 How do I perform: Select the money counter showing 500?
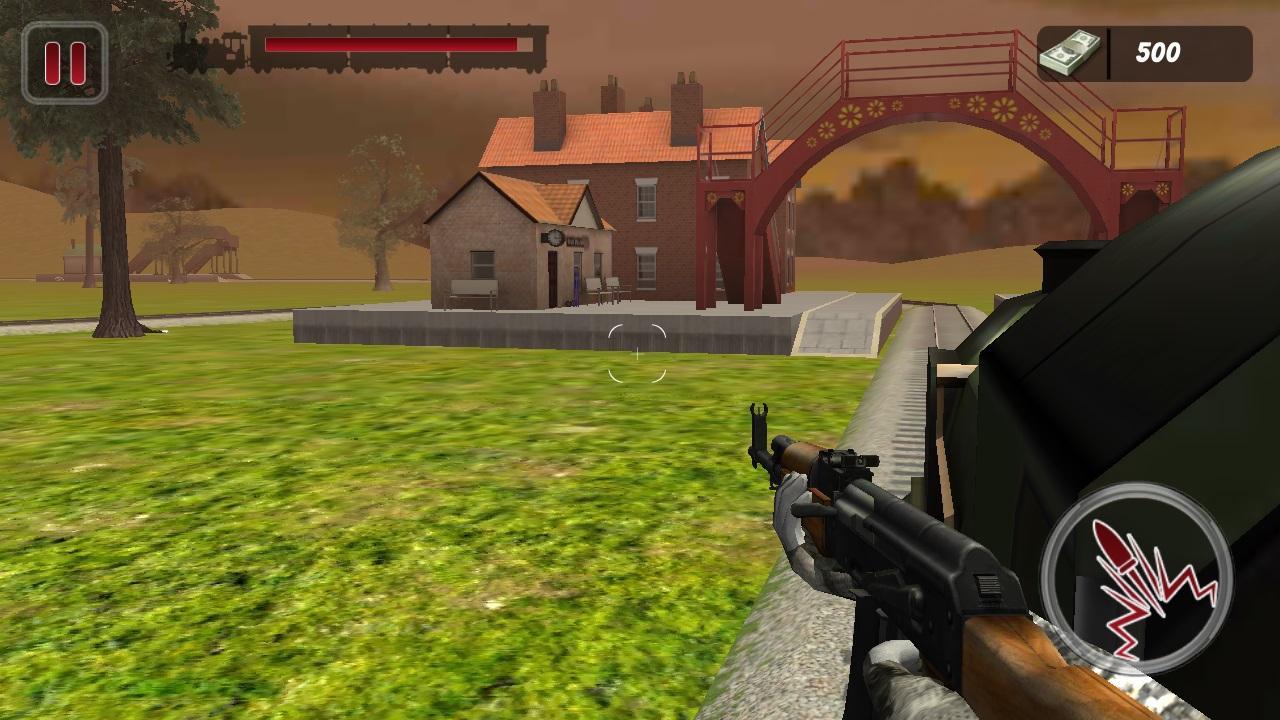point(1156,53)
